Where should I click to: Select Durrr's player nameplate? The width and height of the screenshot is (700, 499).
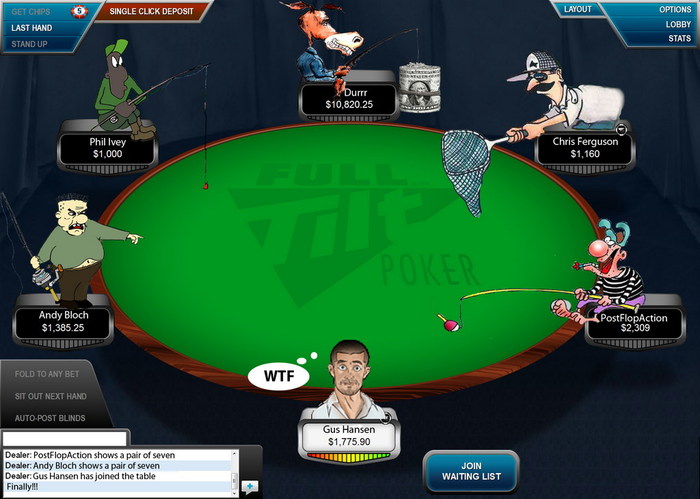348,97
